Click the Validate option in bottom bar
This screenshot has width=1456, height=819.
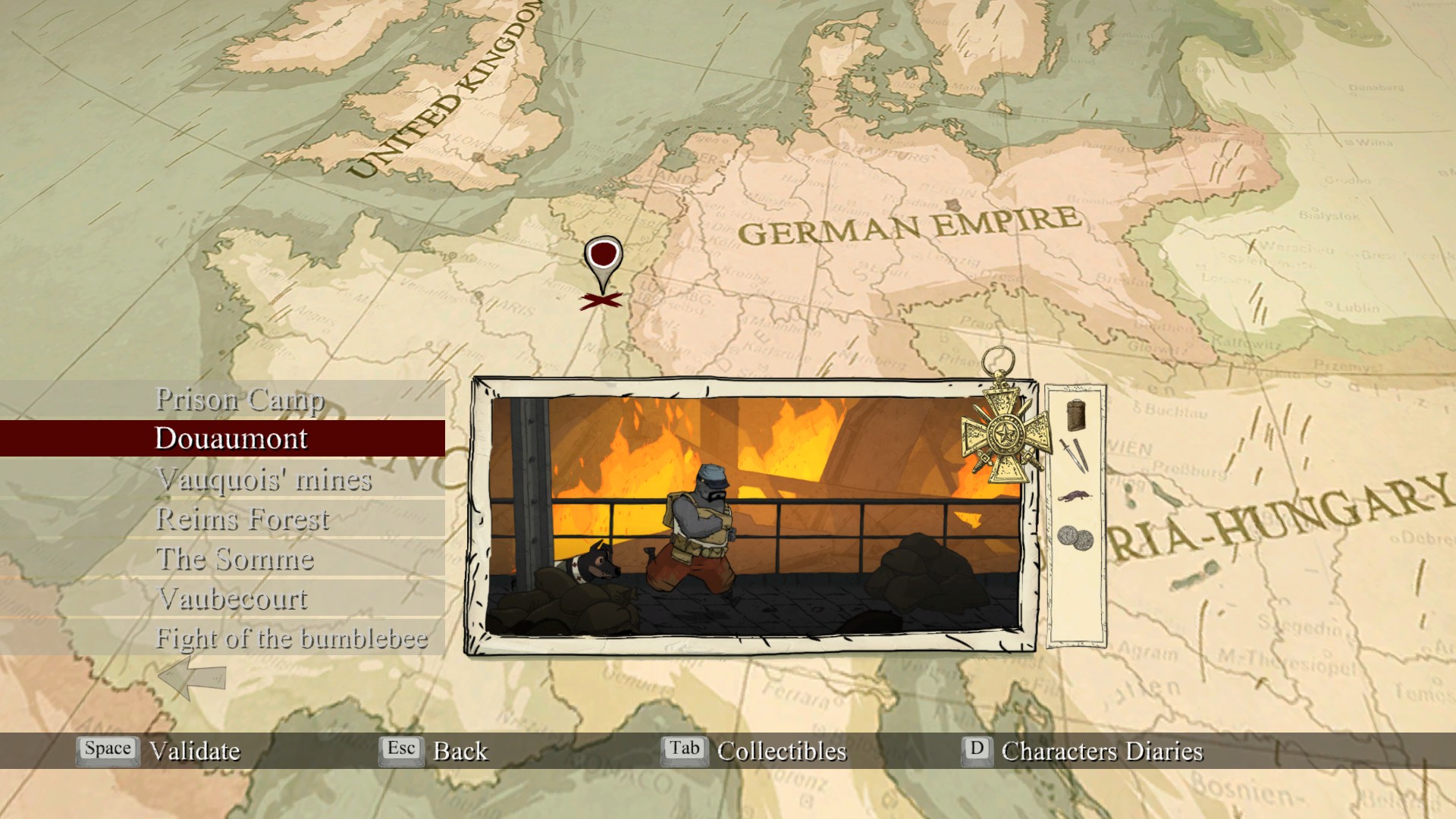pyautogui.click(x=194, y=751)
